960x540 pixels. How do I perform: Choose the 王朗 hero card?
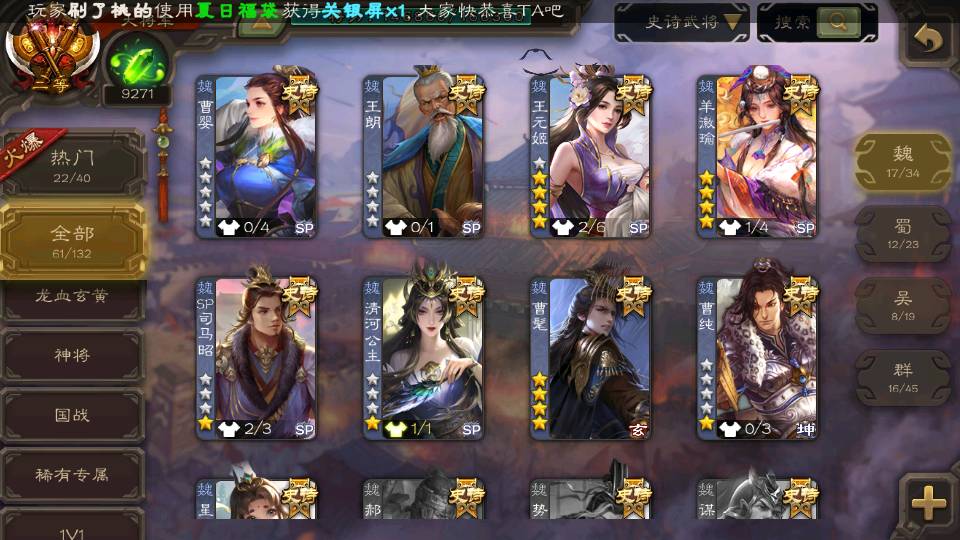423,155
